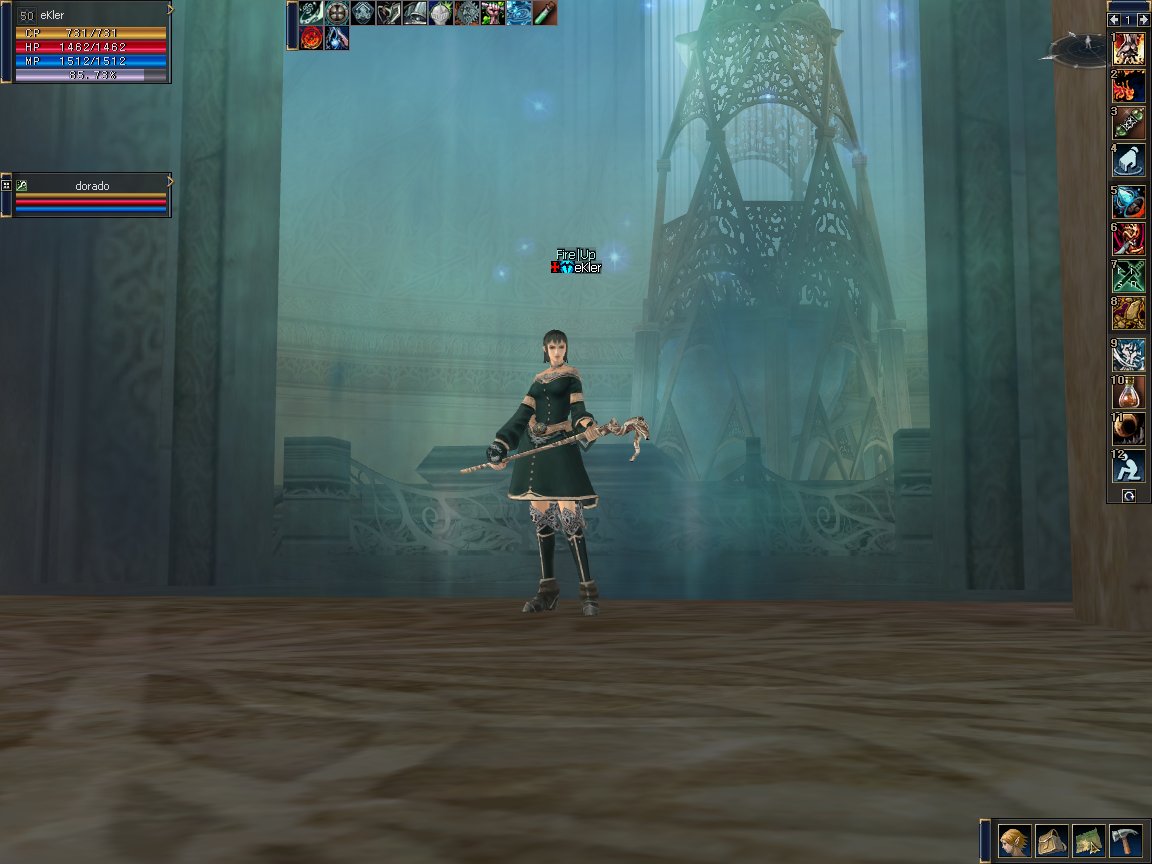Go to the next hotbar page

(1141, 20)
